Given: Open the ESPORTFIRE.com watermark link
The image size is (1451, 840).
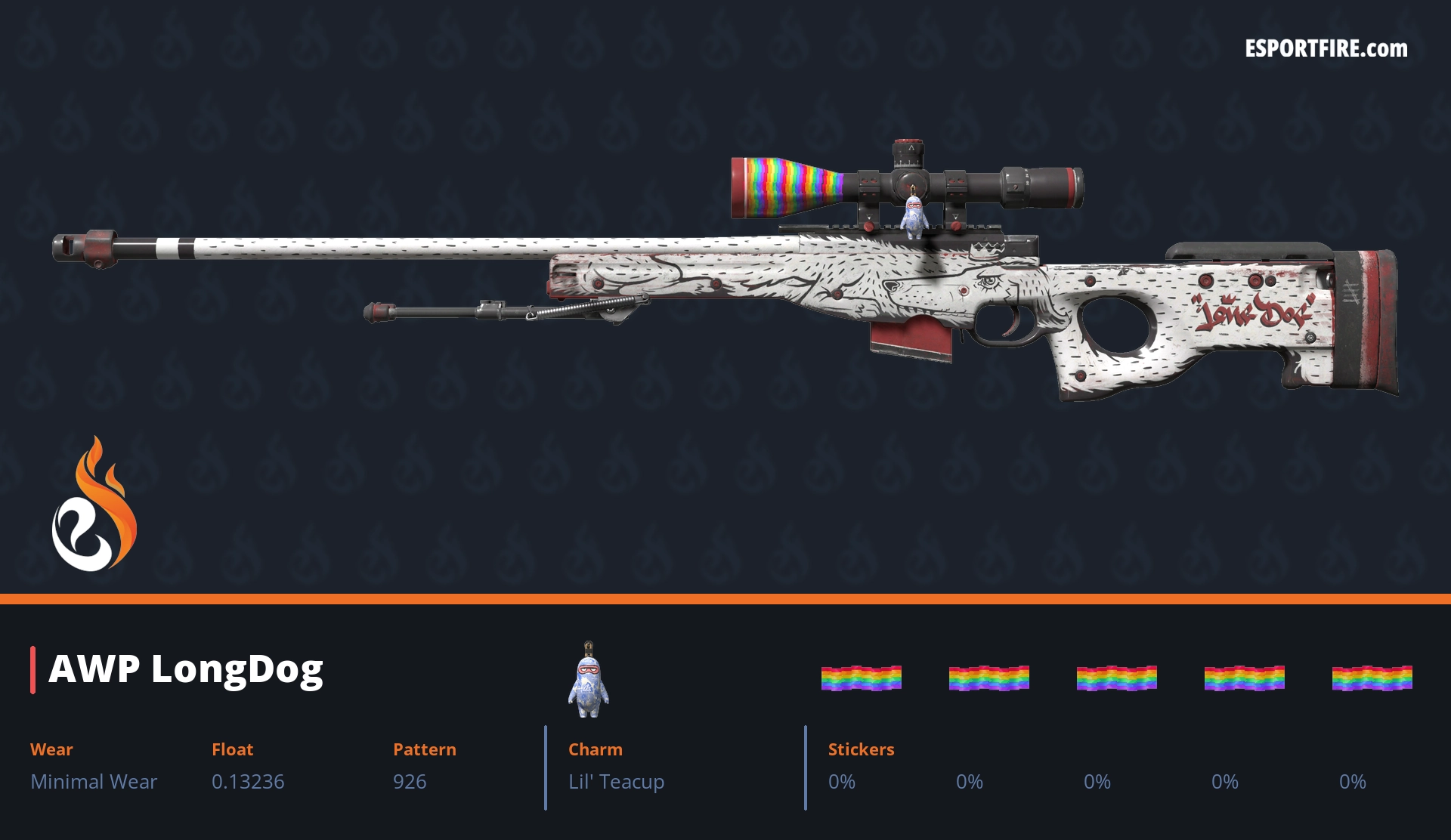Looking at the screenshot, I should 1326,49.
